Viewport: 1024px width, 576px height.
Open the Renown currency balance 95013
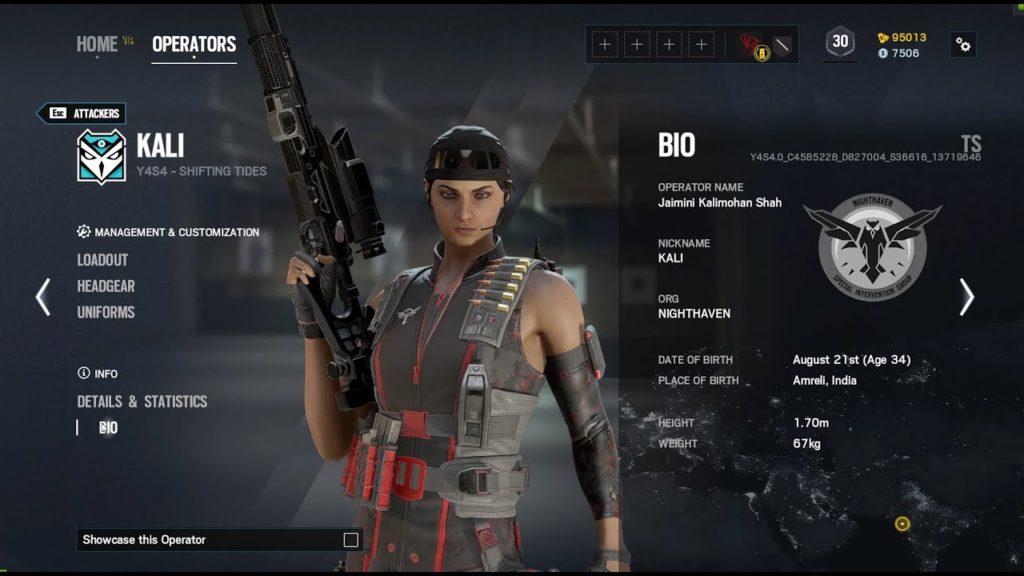tap(901, 37)
